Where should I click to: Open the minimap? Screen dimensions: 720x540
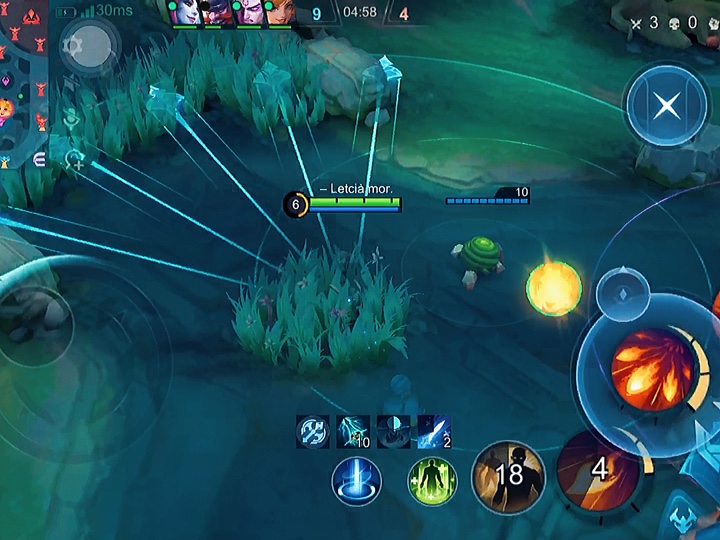(x=22, y=80)
